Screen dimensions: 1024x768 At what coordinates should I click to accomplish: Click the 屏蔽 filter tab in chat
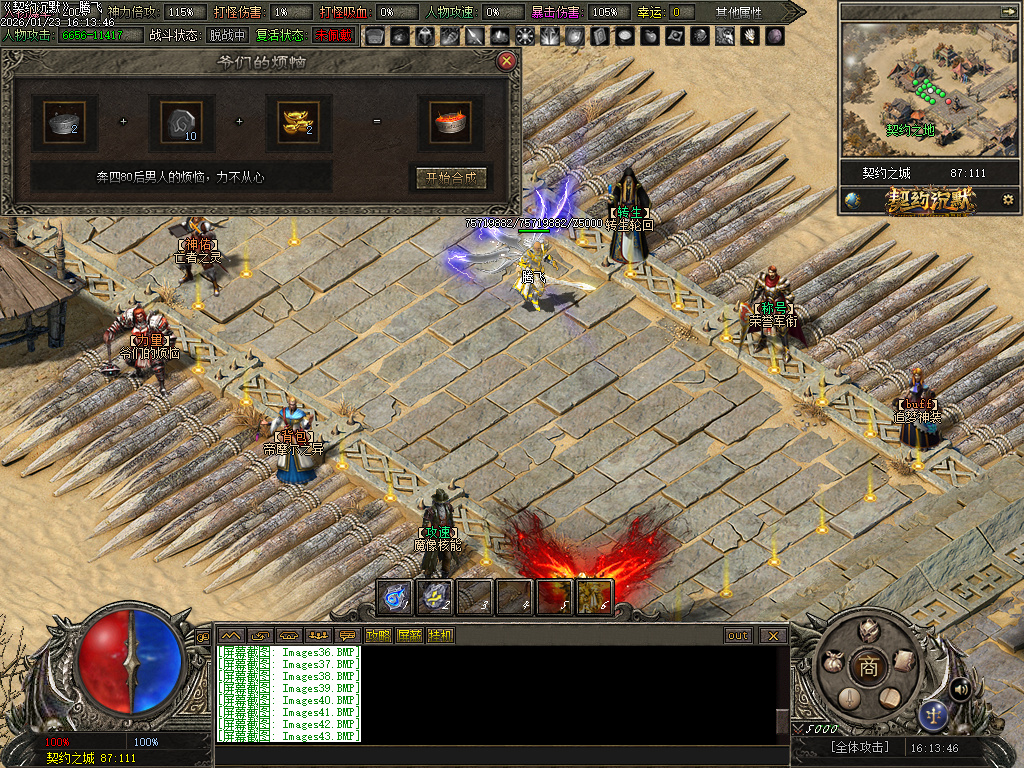tap(409, 635)
